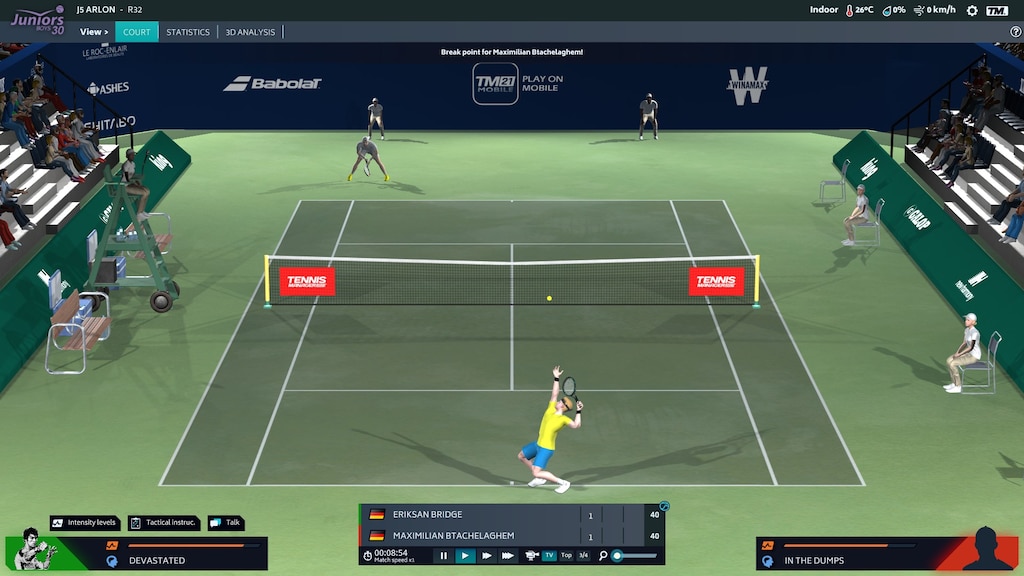The width and height of the screenshot is (1024, 576).
Task: Talk to your player
Action: (226, 523)
